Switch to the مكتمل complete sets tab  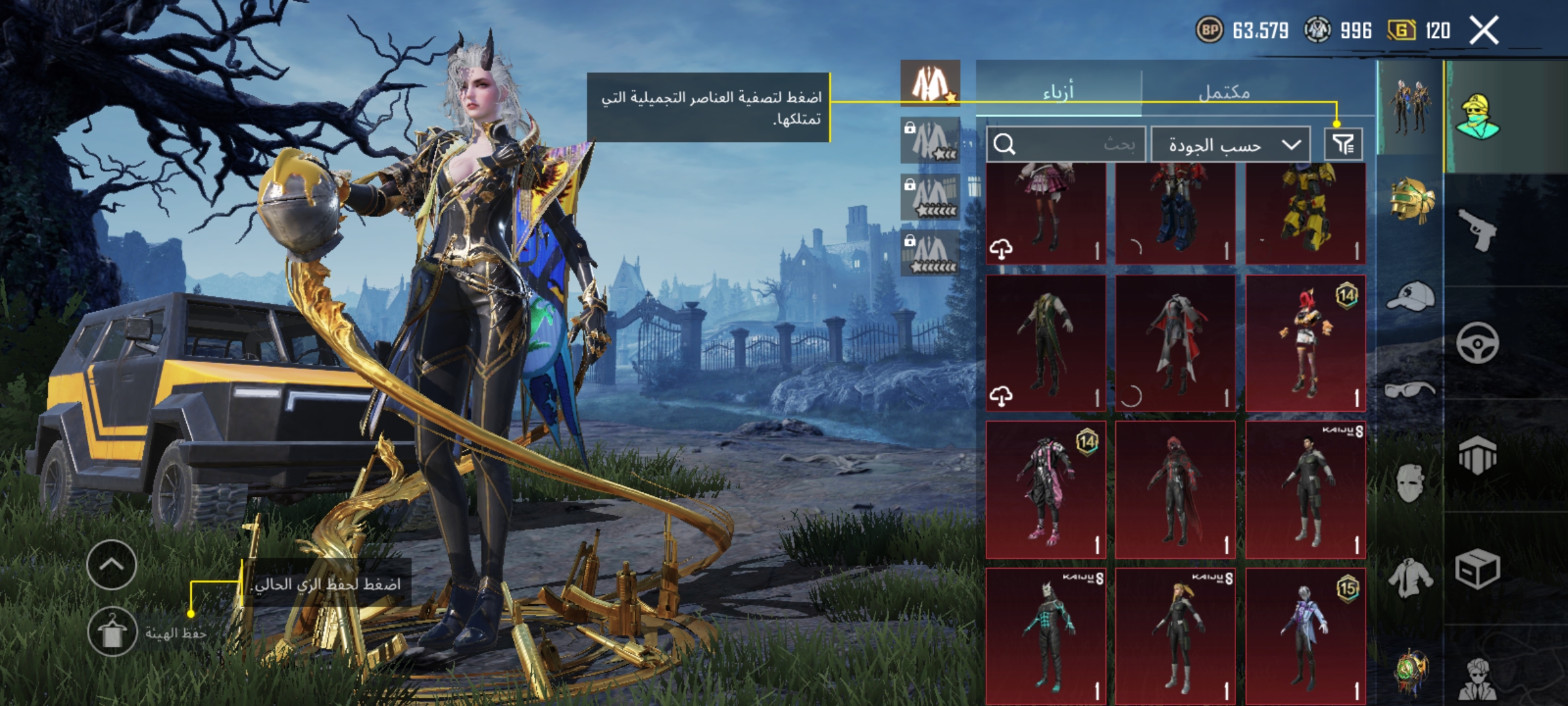pyautogui.click(x=1224, y=92)
